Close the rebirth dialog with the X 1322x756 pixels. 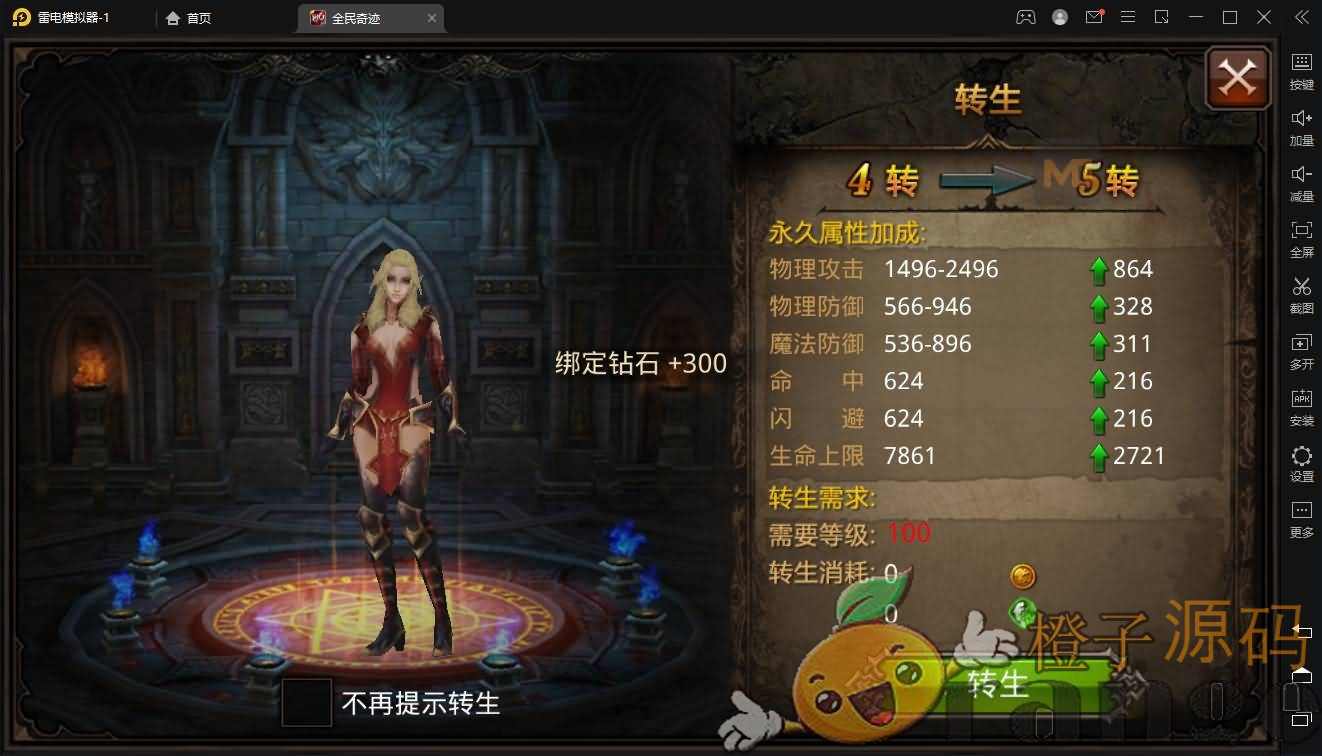coord(1237,77)
